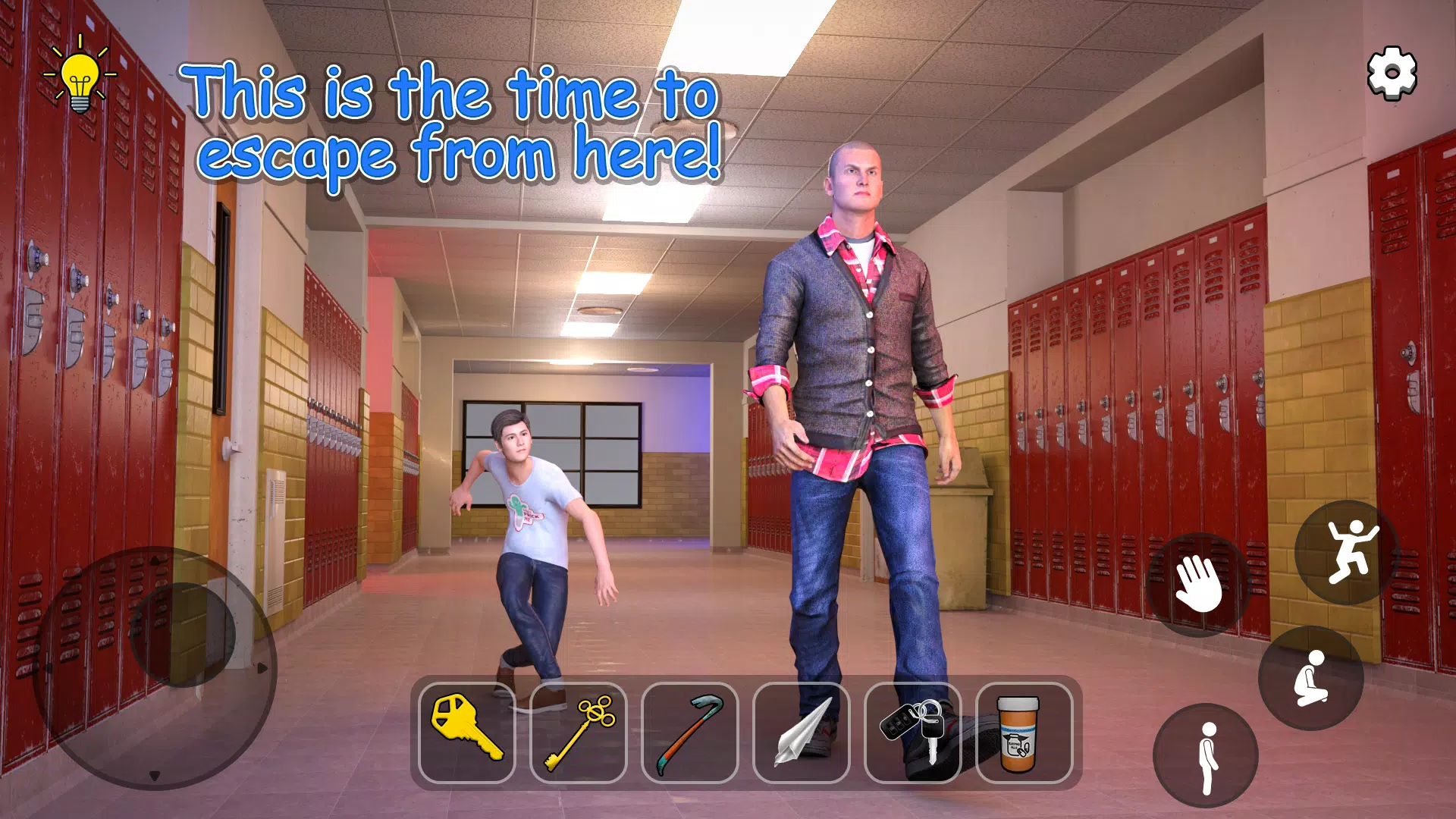
Task: Dismiss the escape tutorial message
Action: point(455,121)
